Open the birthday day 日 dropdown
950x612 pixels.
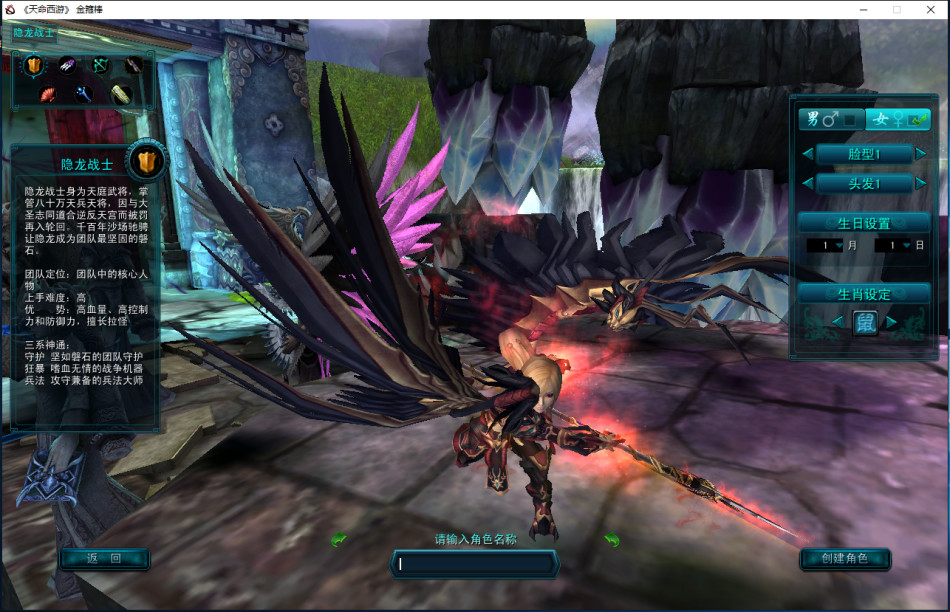click(x=905, y=245)
